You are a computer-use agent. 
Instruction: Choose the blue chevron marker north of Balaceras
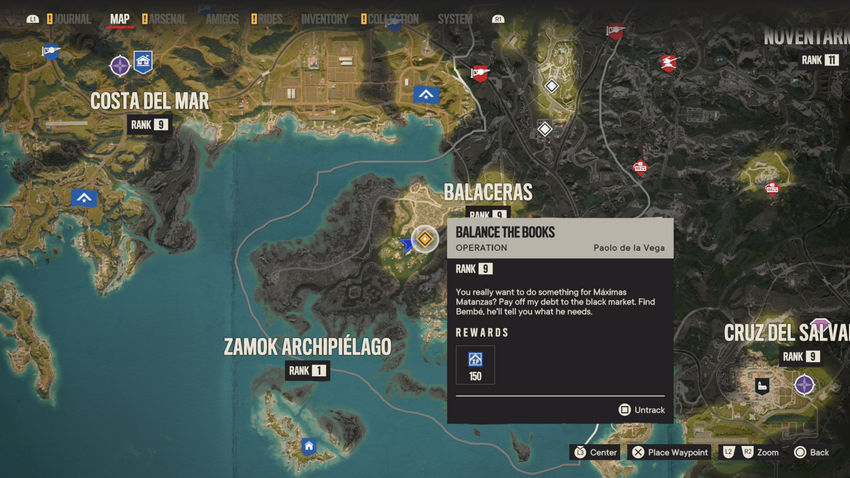[x=427, y=94]
